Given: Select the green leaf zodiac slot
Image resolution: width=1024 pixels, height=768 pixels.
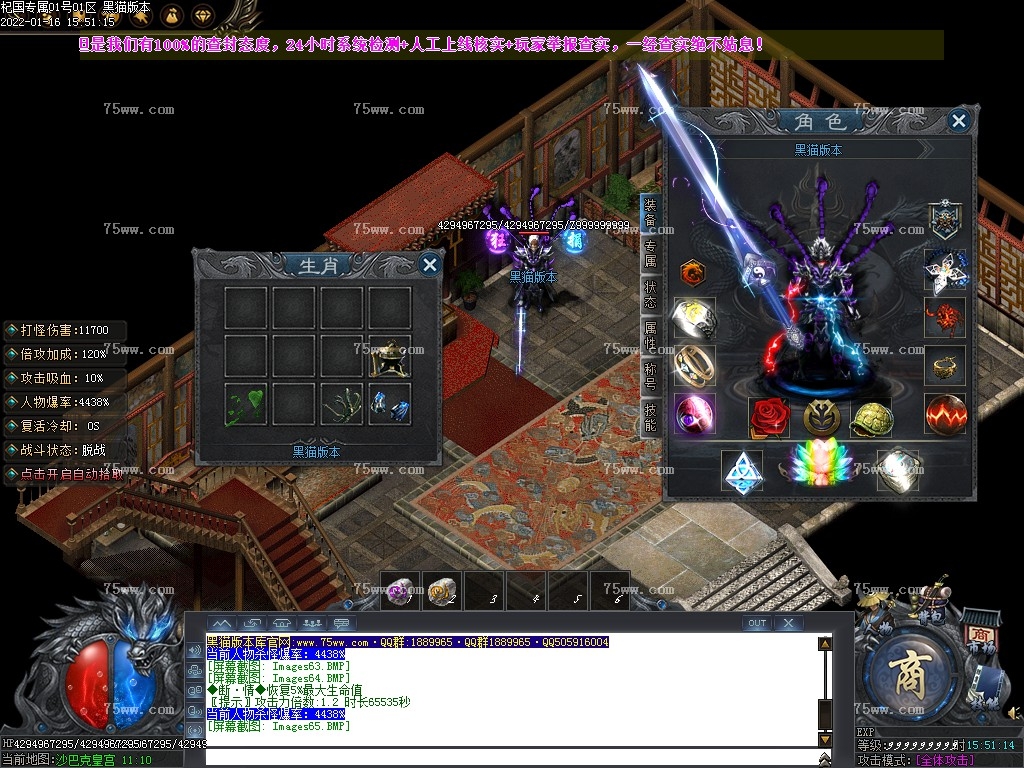Looking at the screenshot, I should 245,405.
